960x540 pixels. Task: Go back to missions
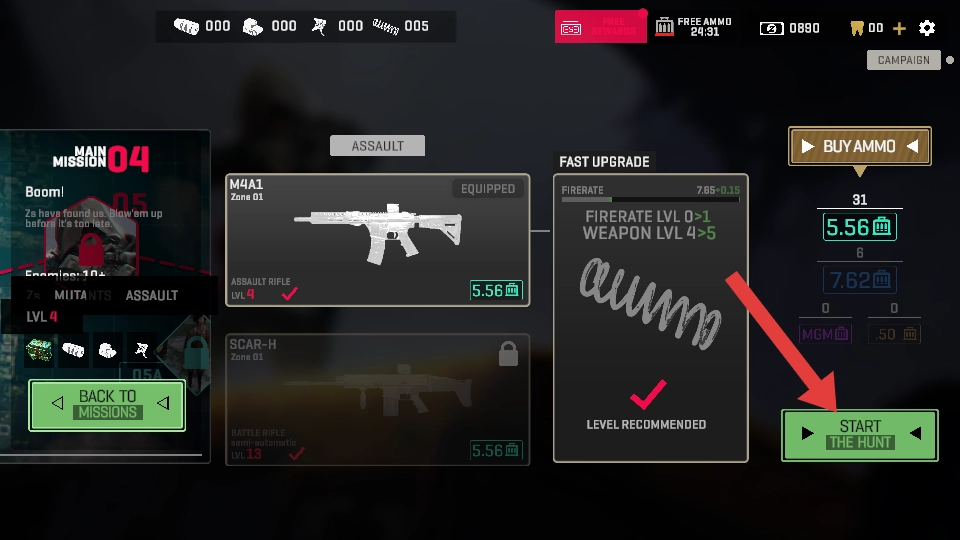[107, 405]
